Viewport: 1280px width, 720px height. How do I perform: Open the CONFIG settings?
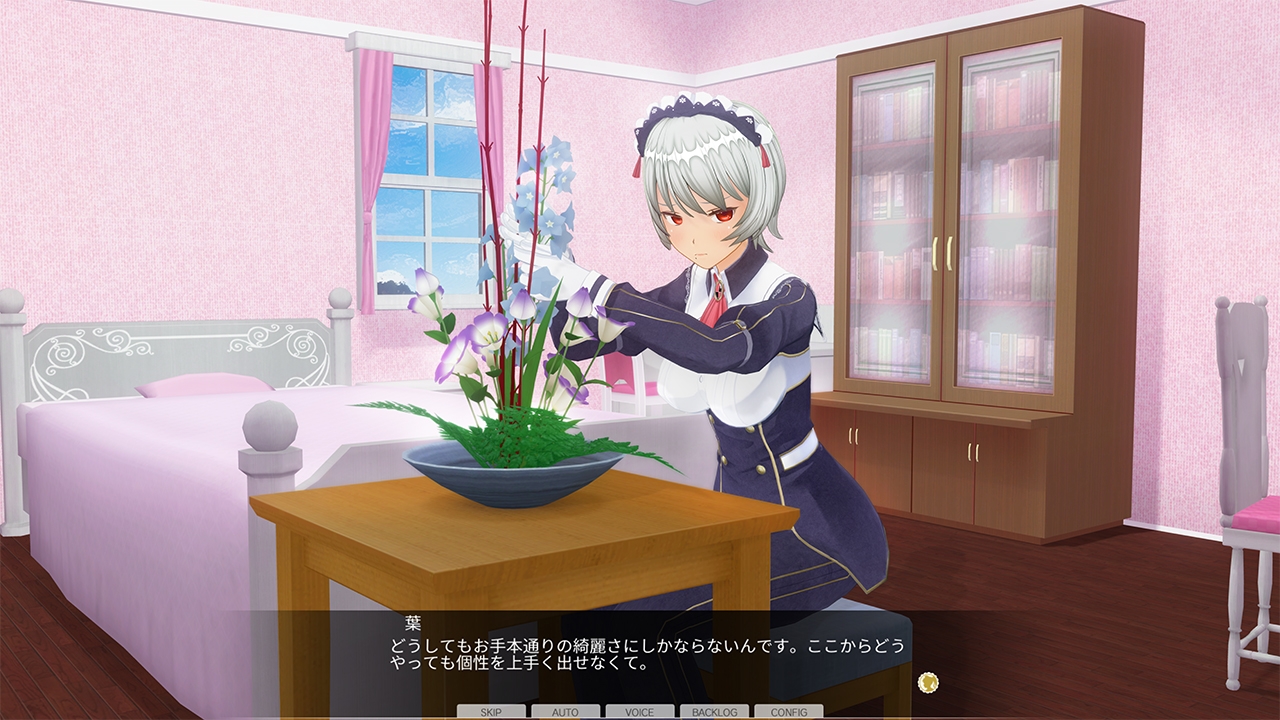pos(788,712)
